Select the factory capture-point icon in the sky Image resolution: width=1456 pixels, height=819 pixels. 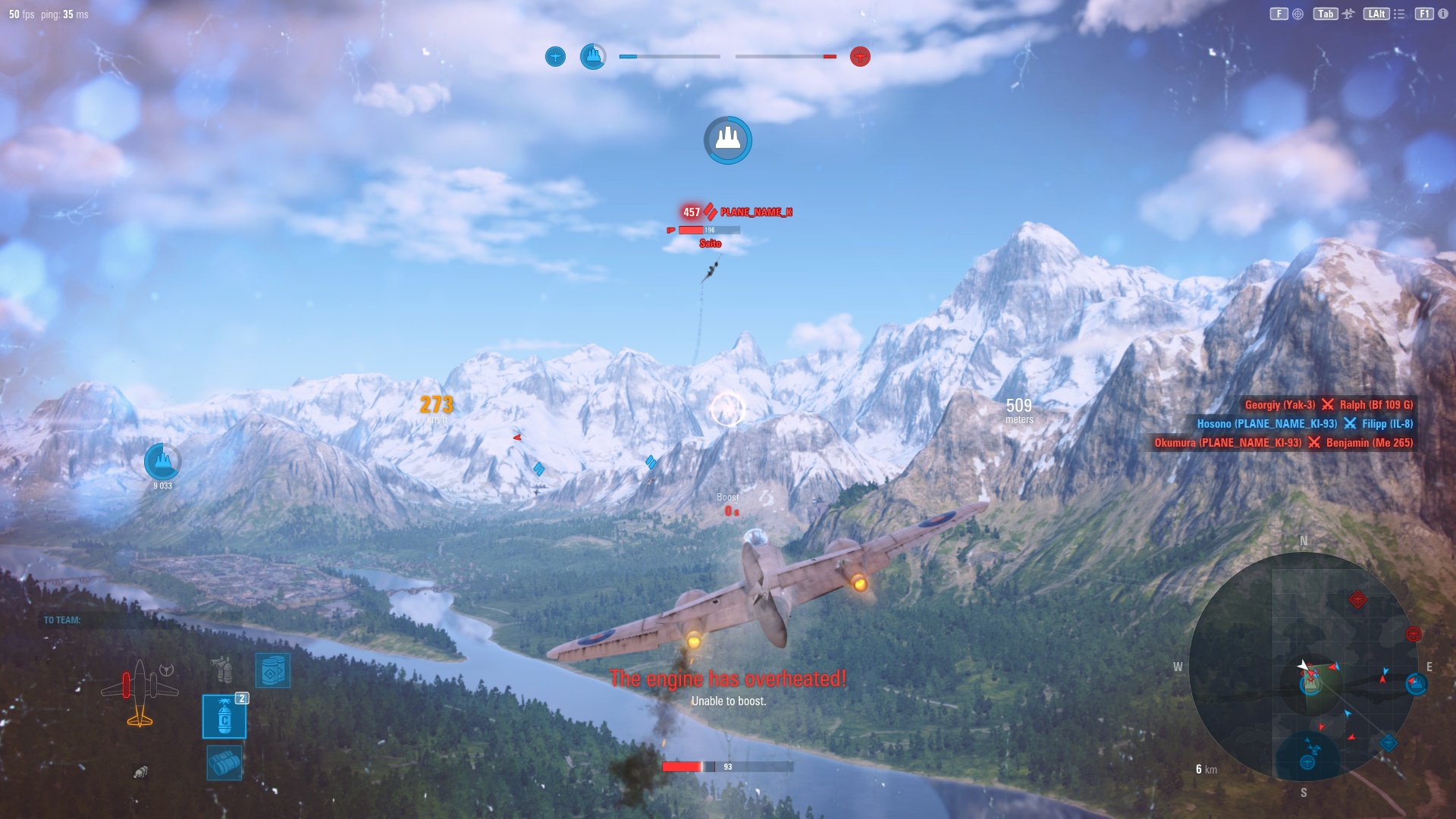727,140
